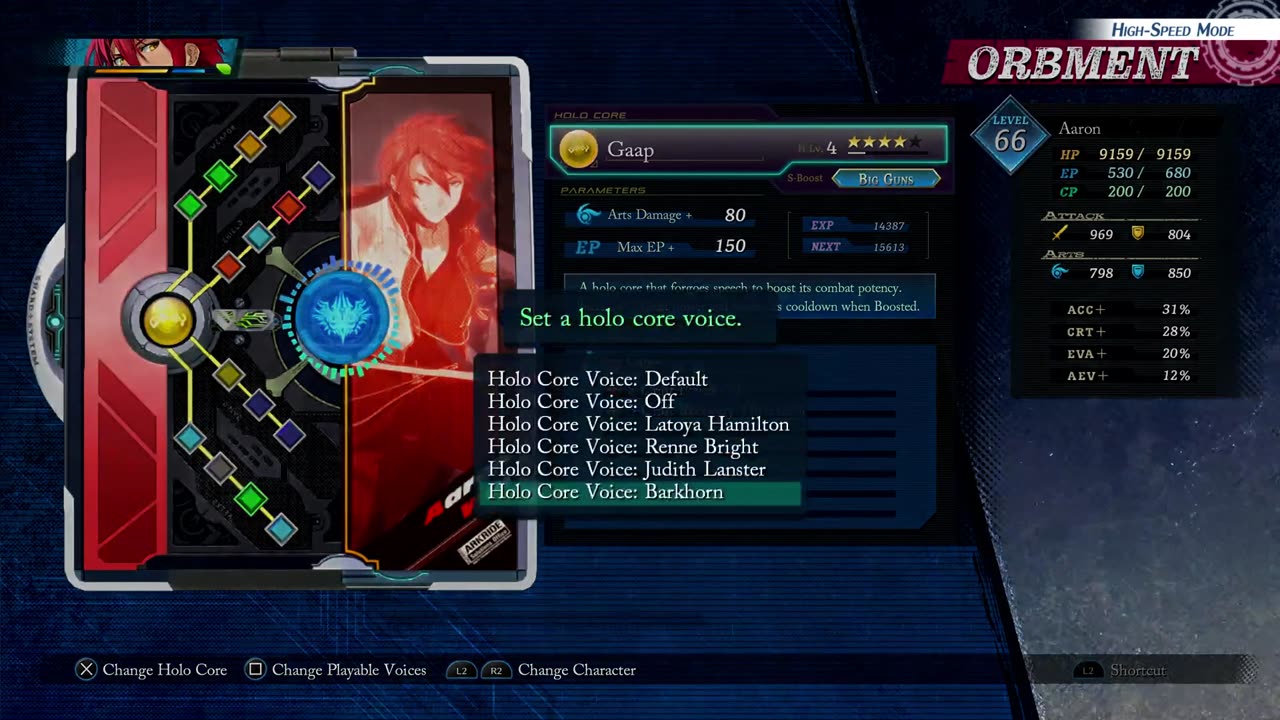The image size is (1280, 720).
Task: Select the yellow central quartz slot
Action: pyautogui.click(x=168, y=320)
